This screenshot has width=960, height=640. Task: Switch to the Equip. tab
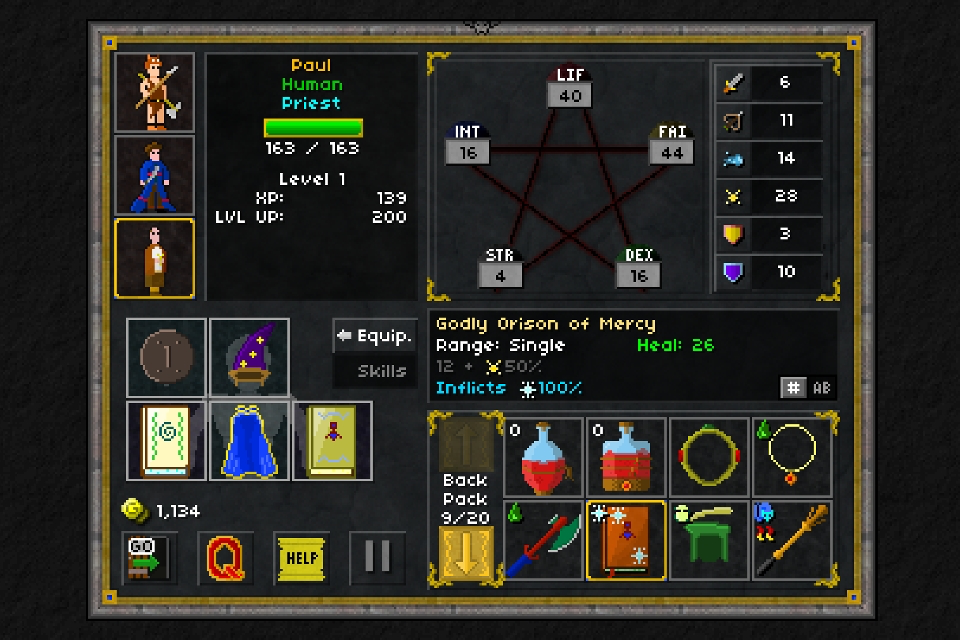[375, 336]
